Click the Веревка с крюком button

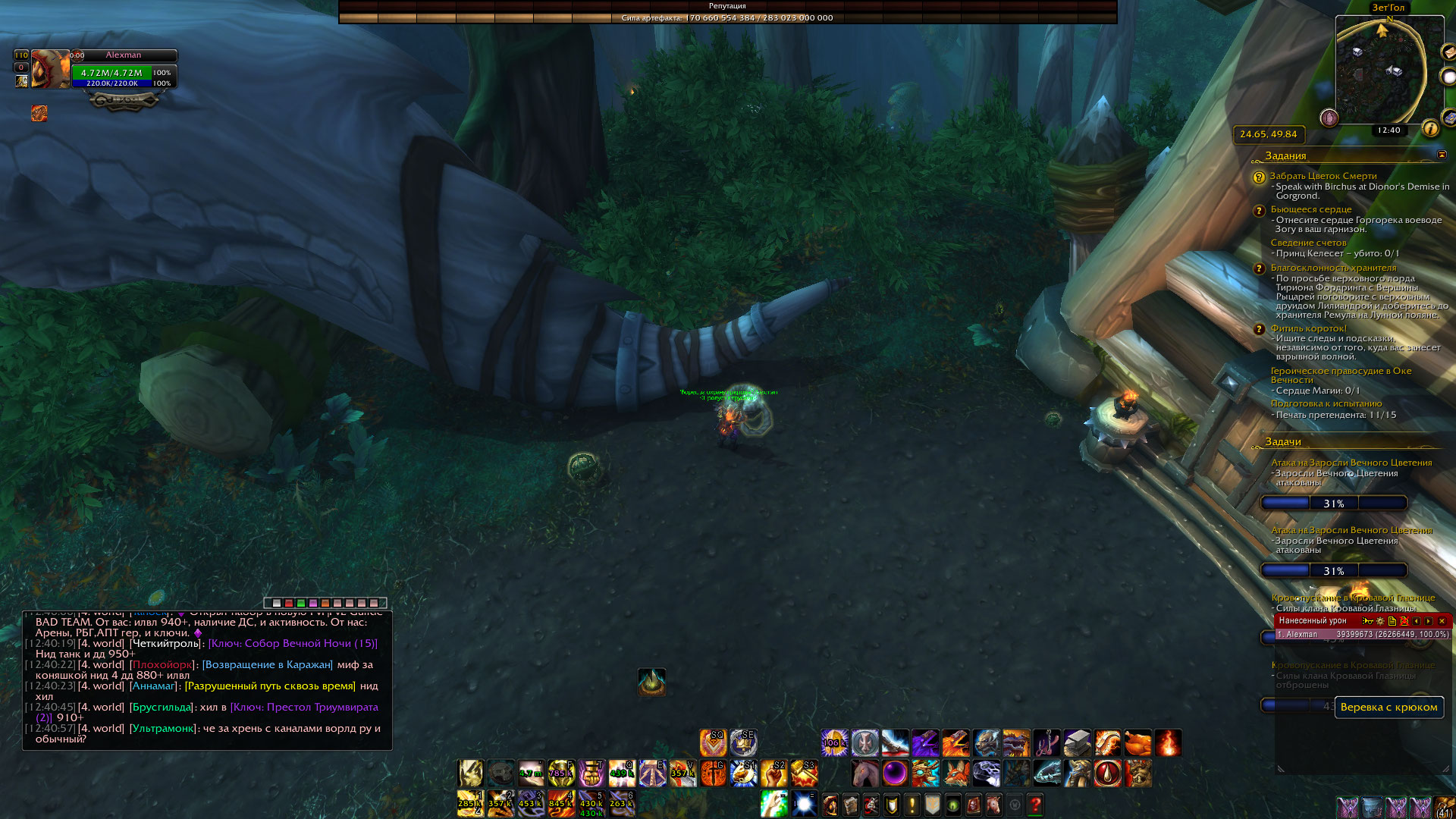1389,707
